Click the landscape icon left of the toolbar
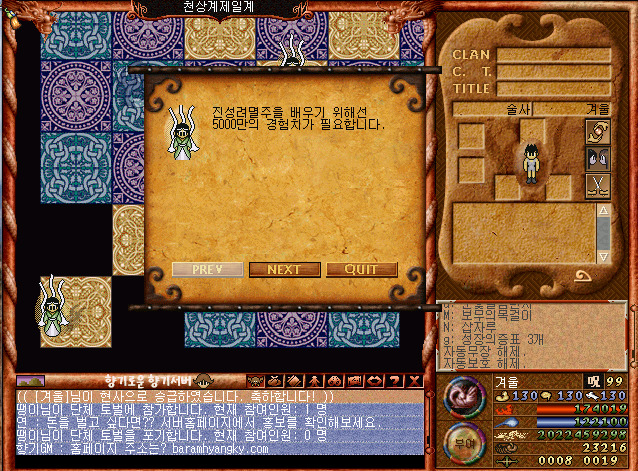Image resolution: width=638 pixels, height=471 pixels. (x=31, y=380)
